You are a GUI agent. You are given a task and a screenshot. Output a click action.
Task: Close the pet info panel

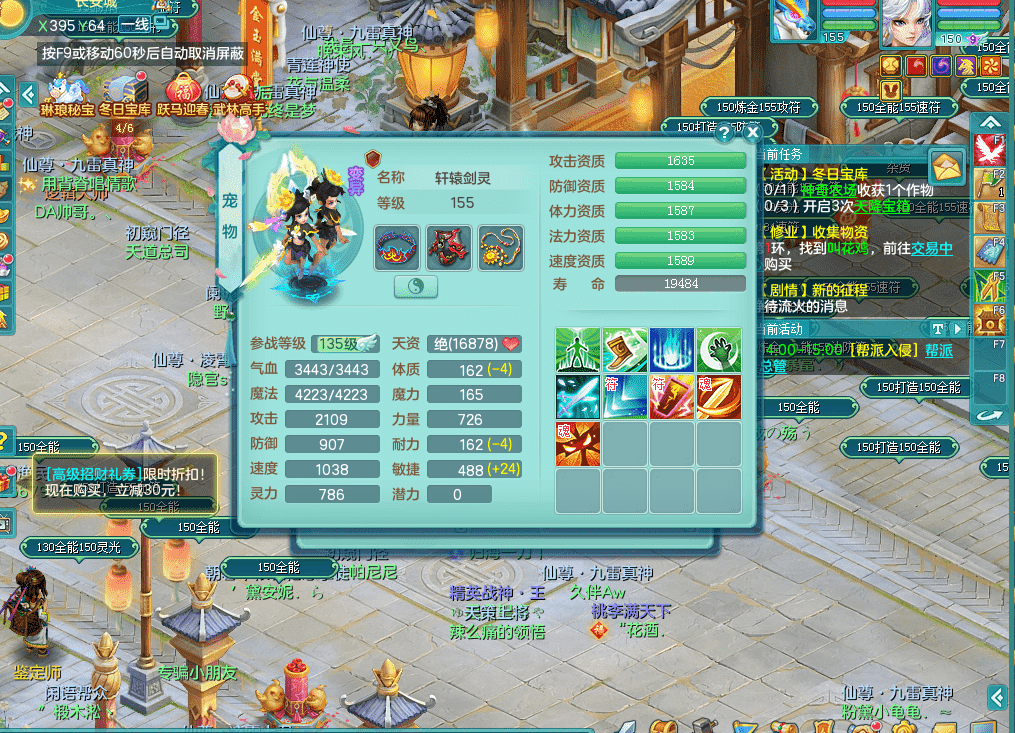click(x=754, y=131)
